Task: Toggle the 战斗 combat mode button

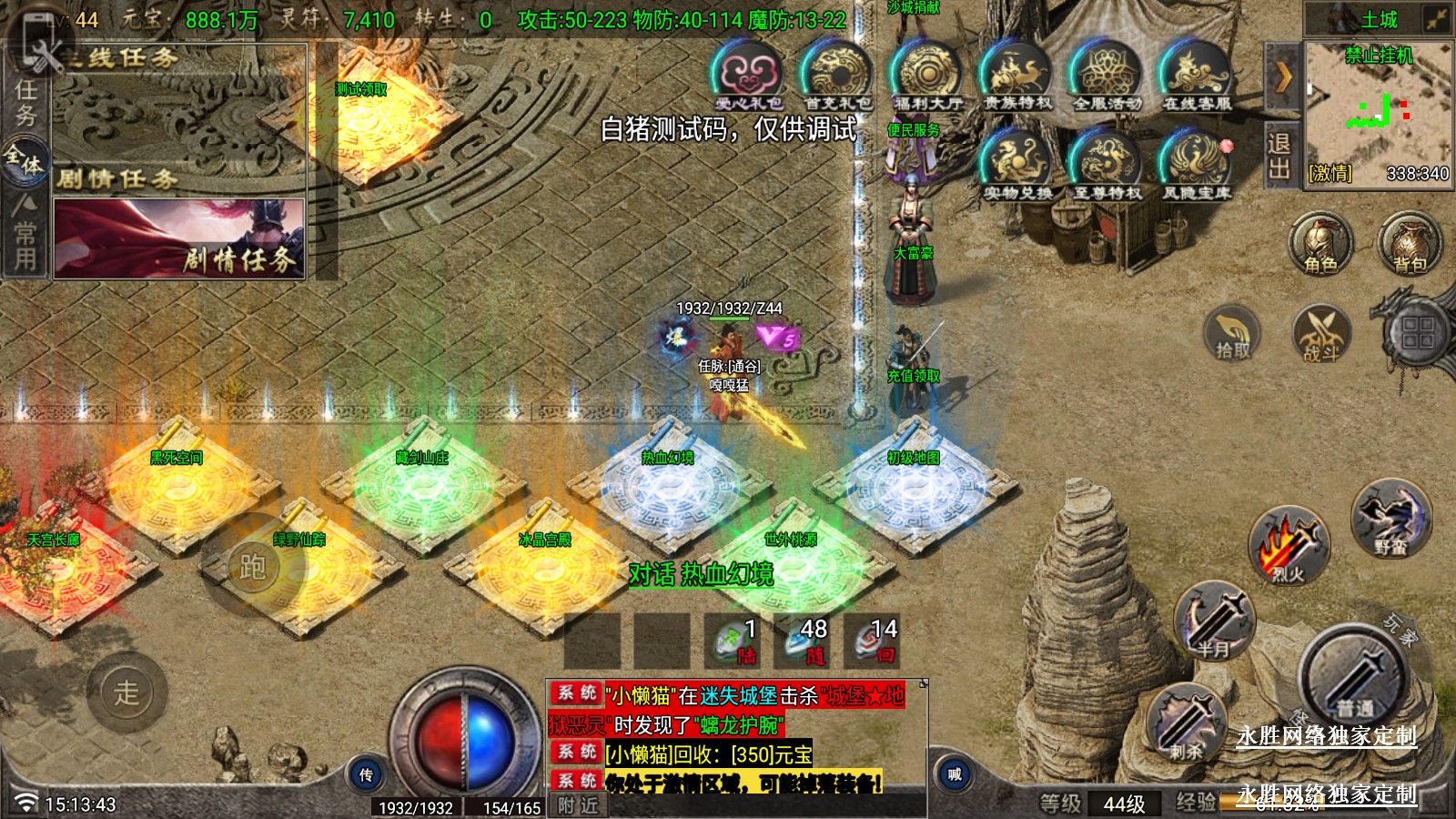Action: 1320,333
